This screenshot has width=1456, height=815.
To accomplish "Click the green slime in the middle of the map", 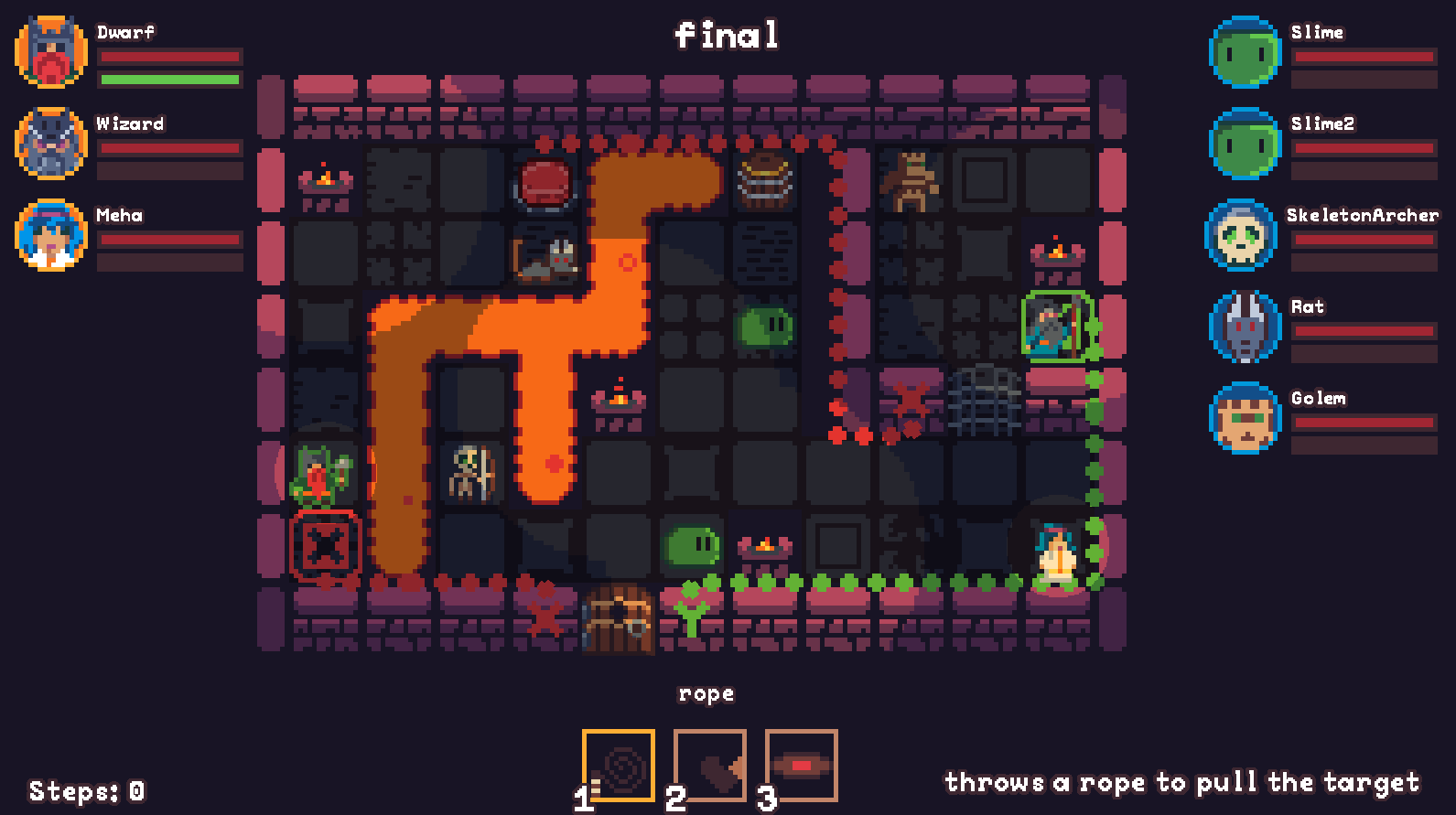I will tap(764, 327).
